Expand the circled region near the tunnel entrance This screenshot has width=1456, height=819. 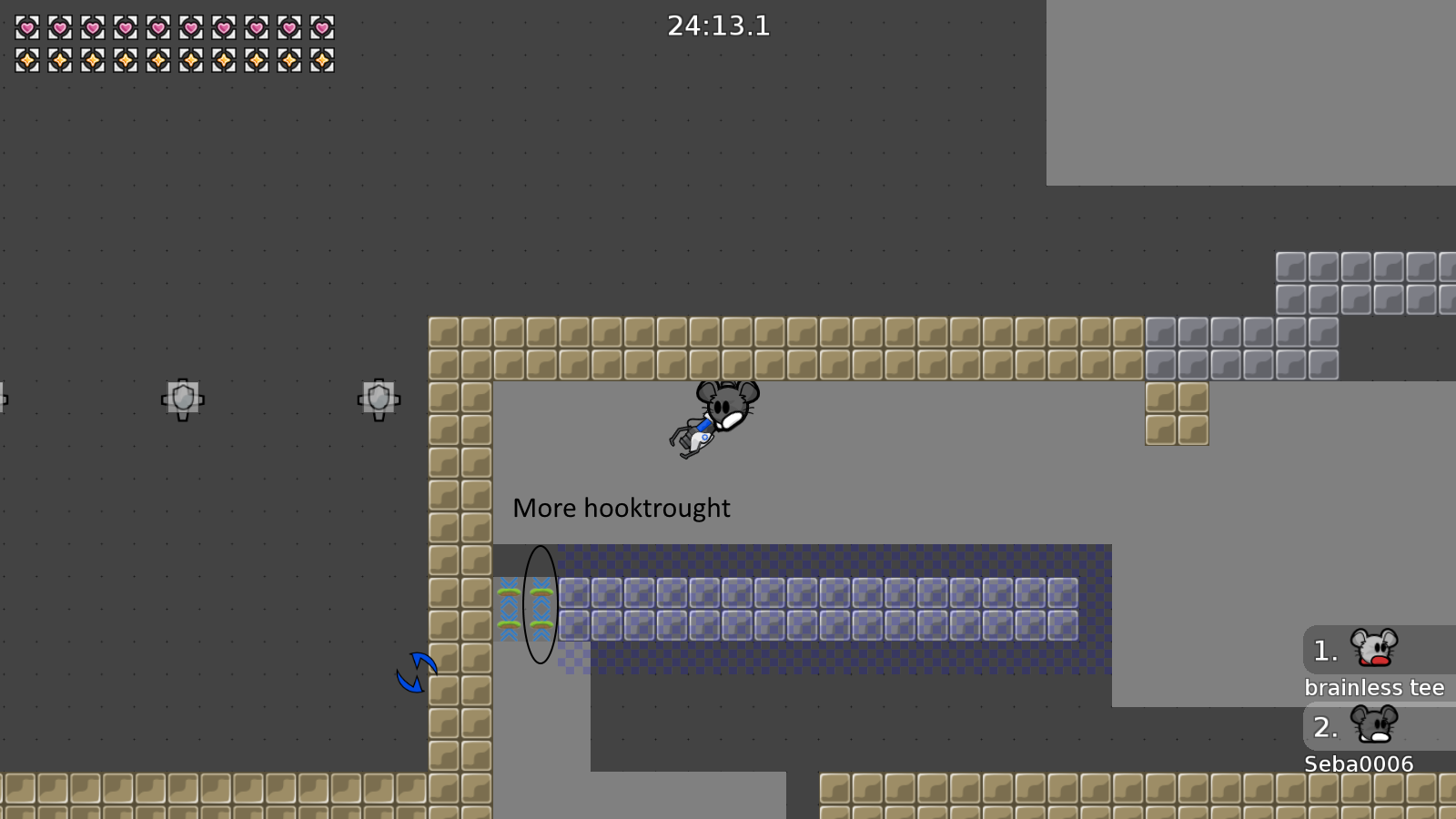[541, 605]
